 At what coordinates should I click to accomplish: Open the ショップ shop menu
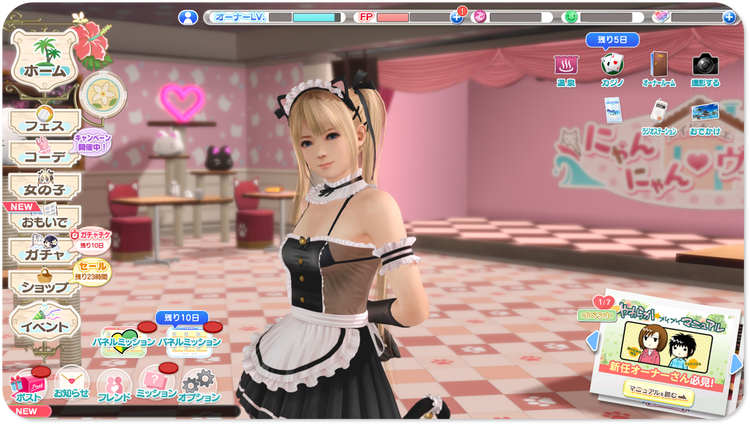pos(42,286)
